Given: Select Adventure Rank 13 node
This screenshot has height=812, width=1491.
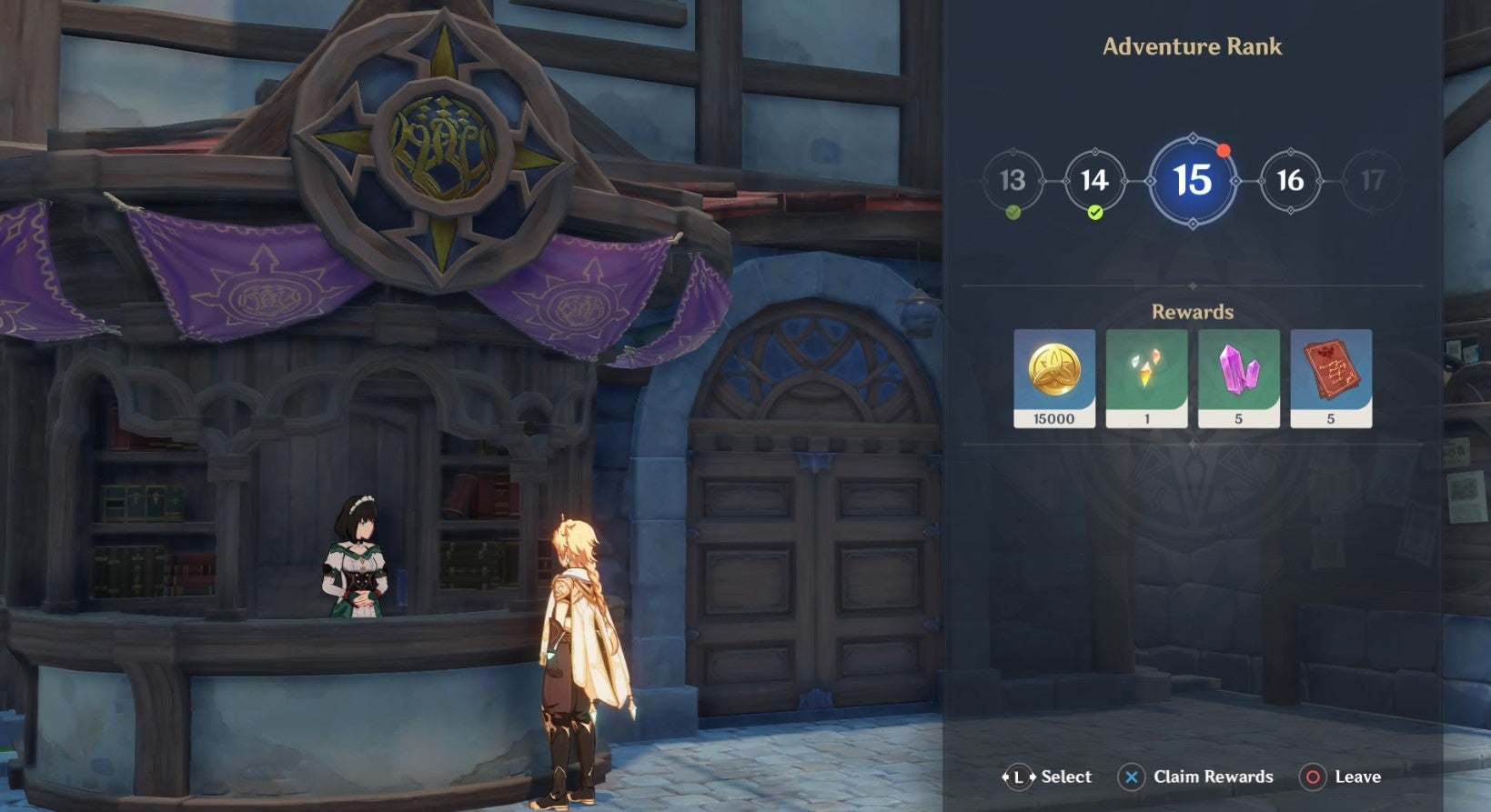Looking at the screenshot, I should [1012, 181].
